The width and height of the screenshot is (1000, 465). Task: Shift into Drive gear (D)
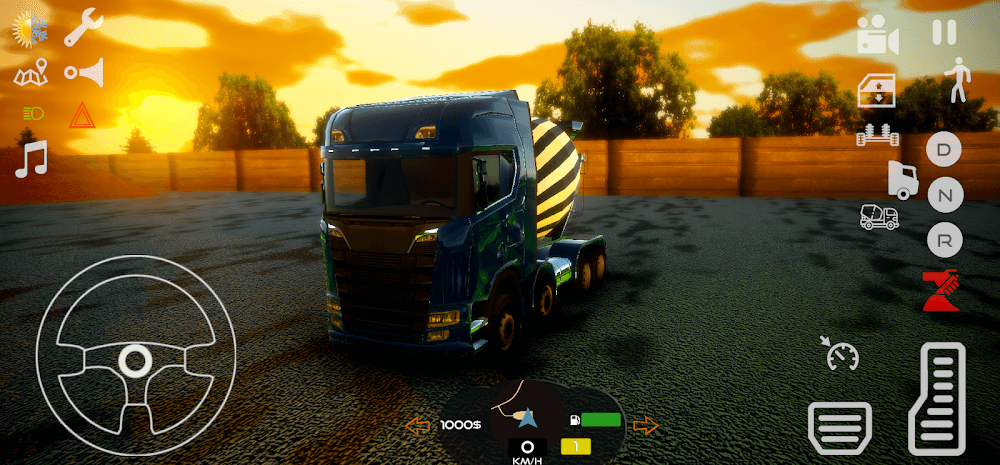click(944, 151)
